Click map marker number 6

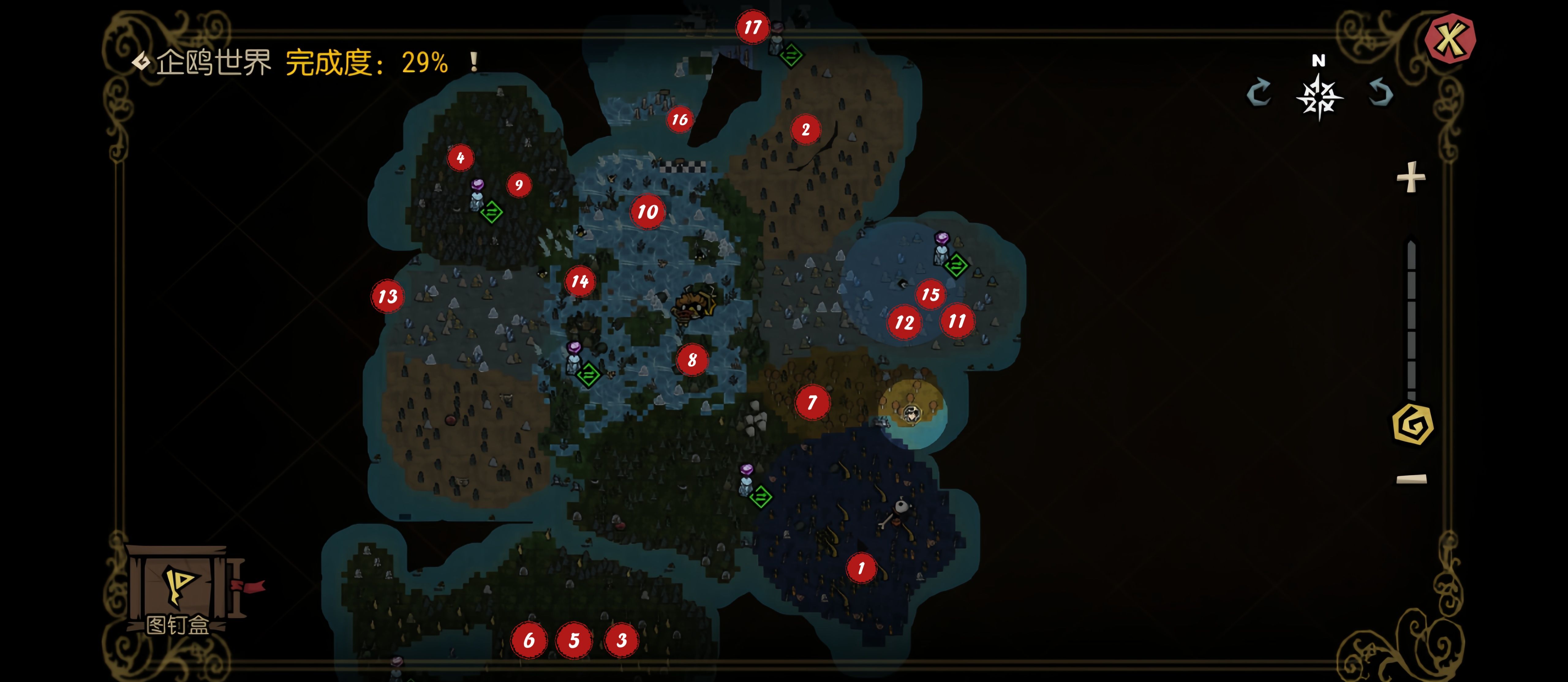(x=528, y=640)
